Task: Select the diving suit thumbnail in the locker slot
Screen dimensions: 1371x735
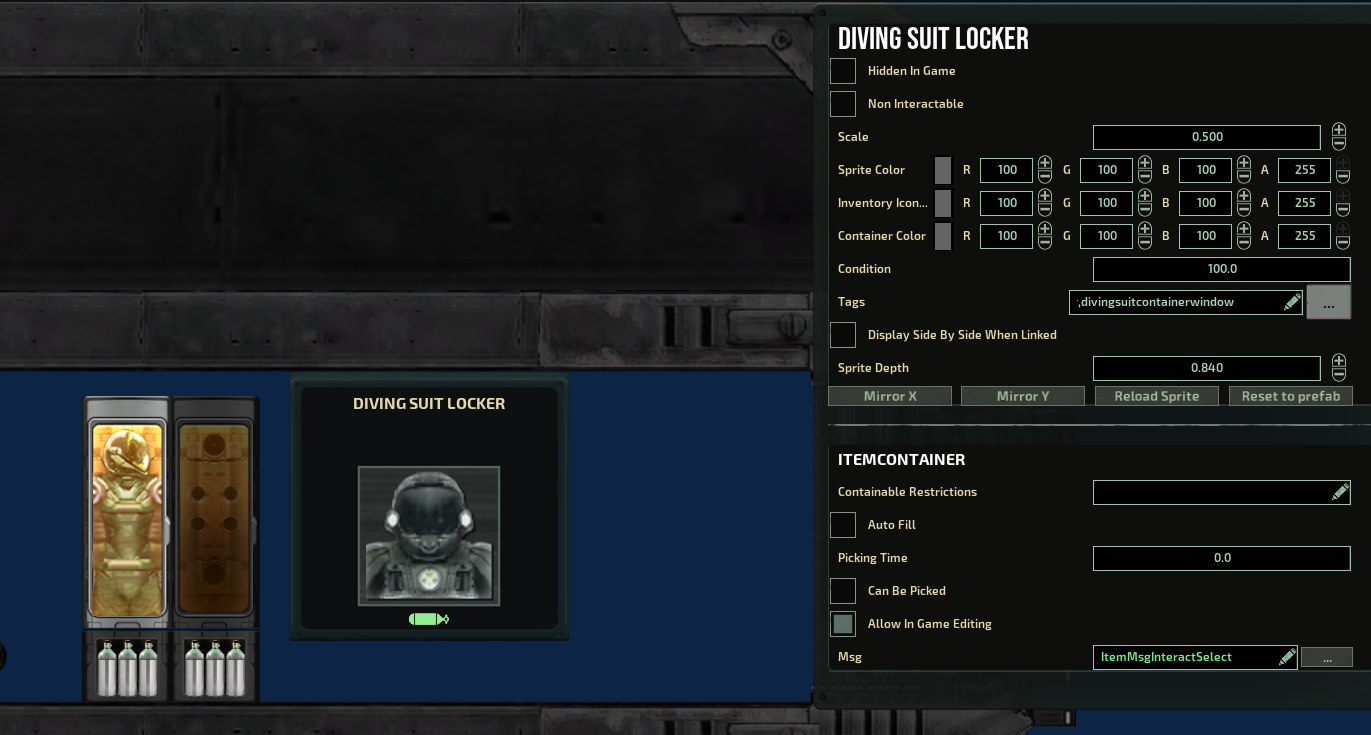Action: [x=429, y=537]
